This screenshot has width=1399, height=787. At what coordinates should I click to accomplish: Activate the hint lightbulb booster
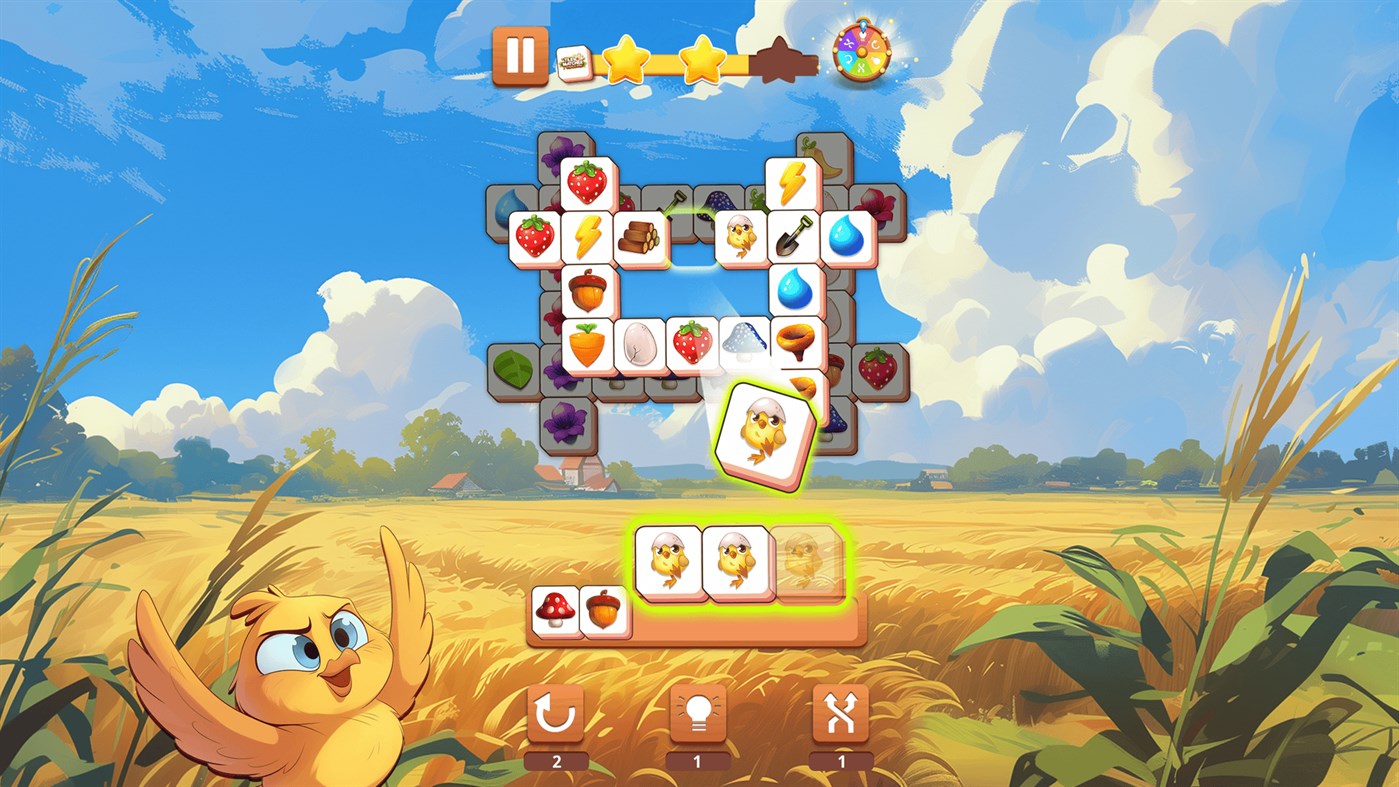699,715
